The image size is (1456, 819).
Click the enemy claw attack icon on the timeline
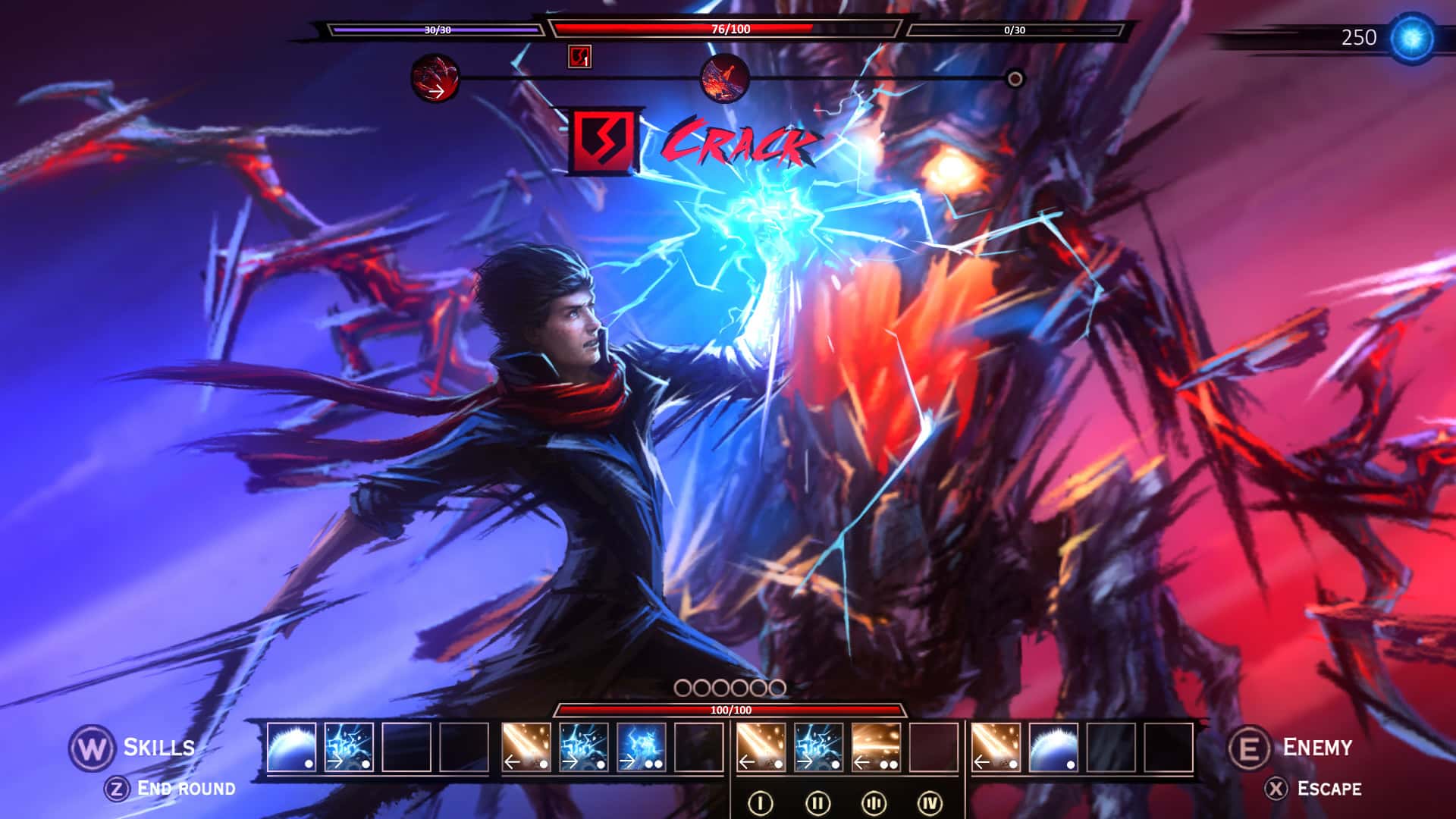[x=436, y=80]
